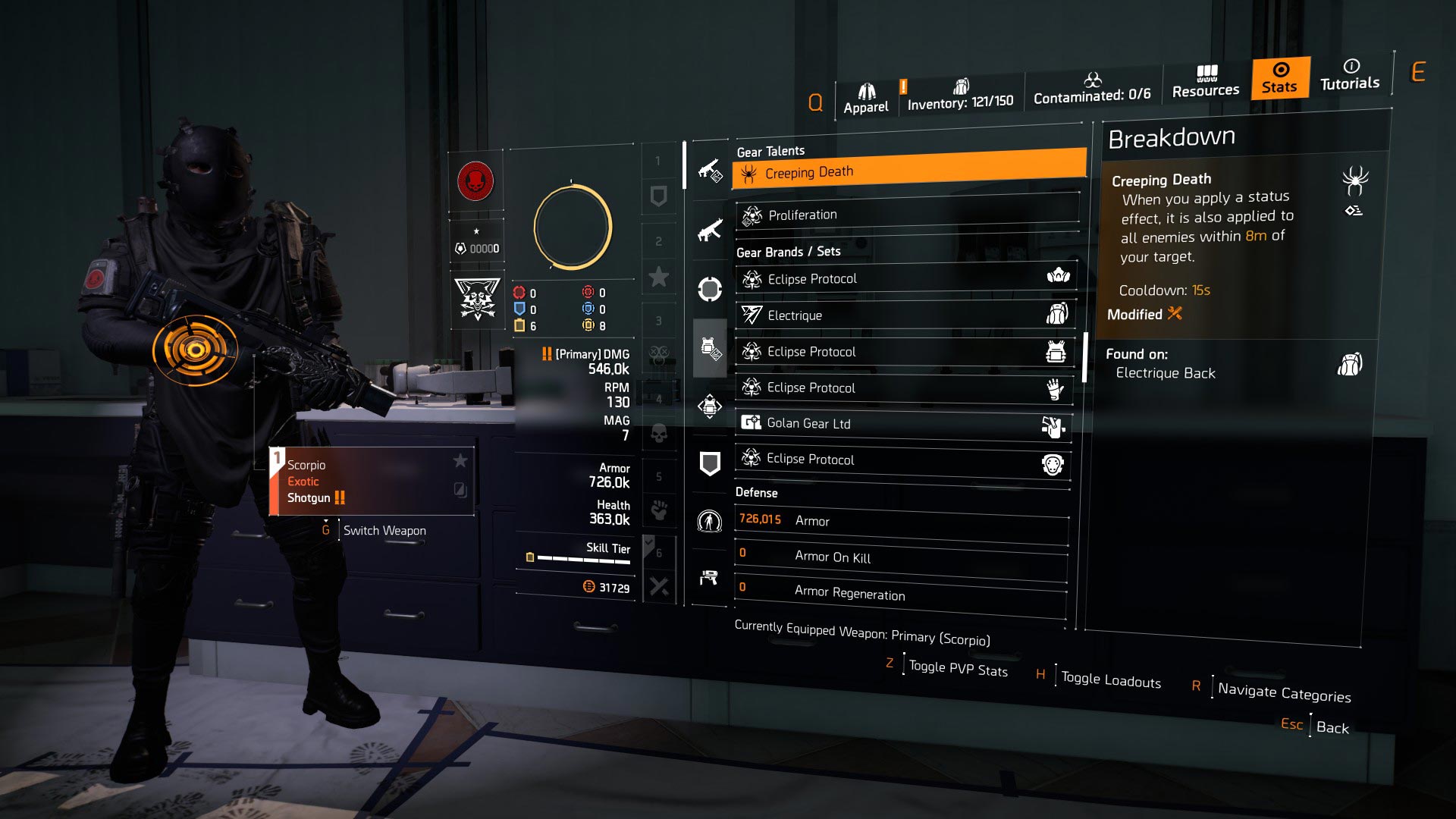The image size is (1456, 819).
Task: Select the red skull agent emblem
Action: click(x=475, y=181)
